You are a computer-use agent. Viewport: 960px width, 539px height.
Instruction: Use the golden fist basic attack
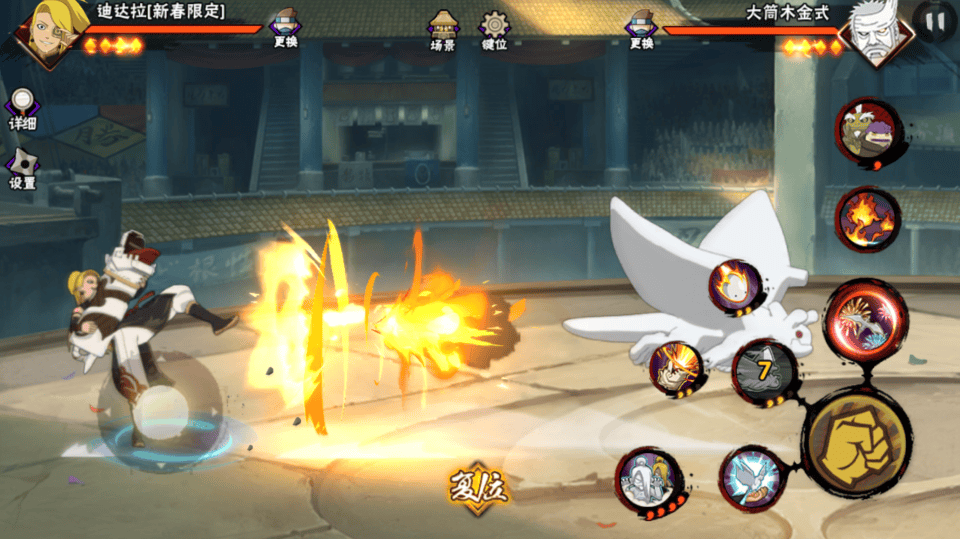857,440
